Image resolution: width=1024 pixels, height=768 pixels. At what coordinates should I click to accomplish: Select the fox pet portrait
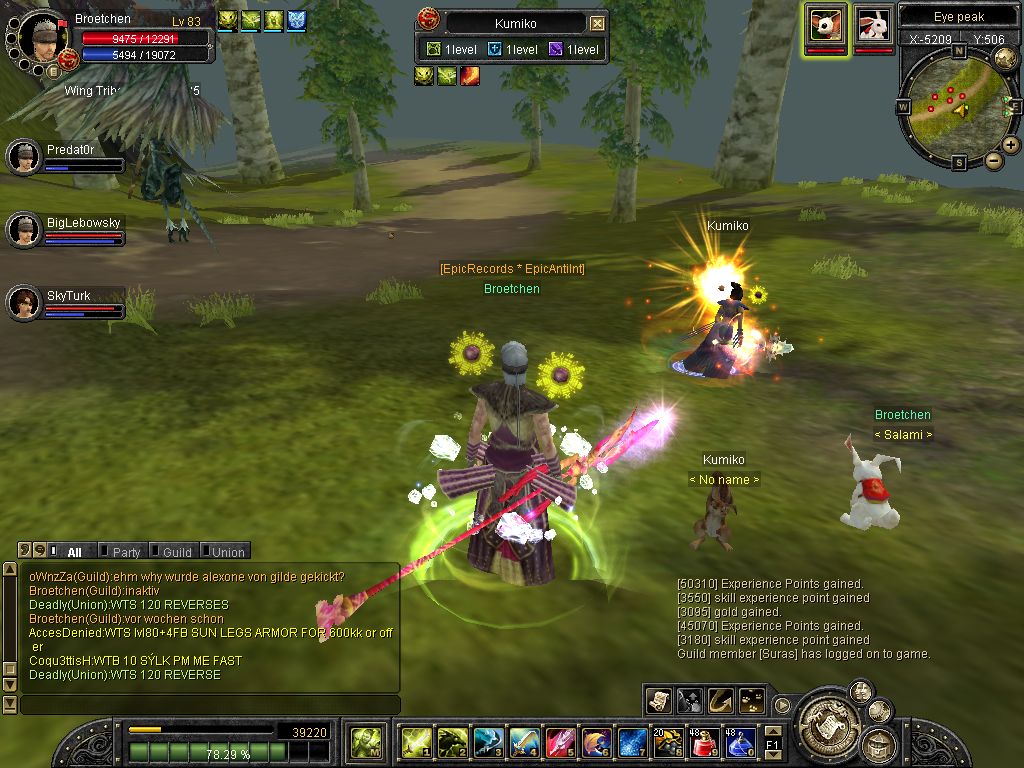pos(825,23)
